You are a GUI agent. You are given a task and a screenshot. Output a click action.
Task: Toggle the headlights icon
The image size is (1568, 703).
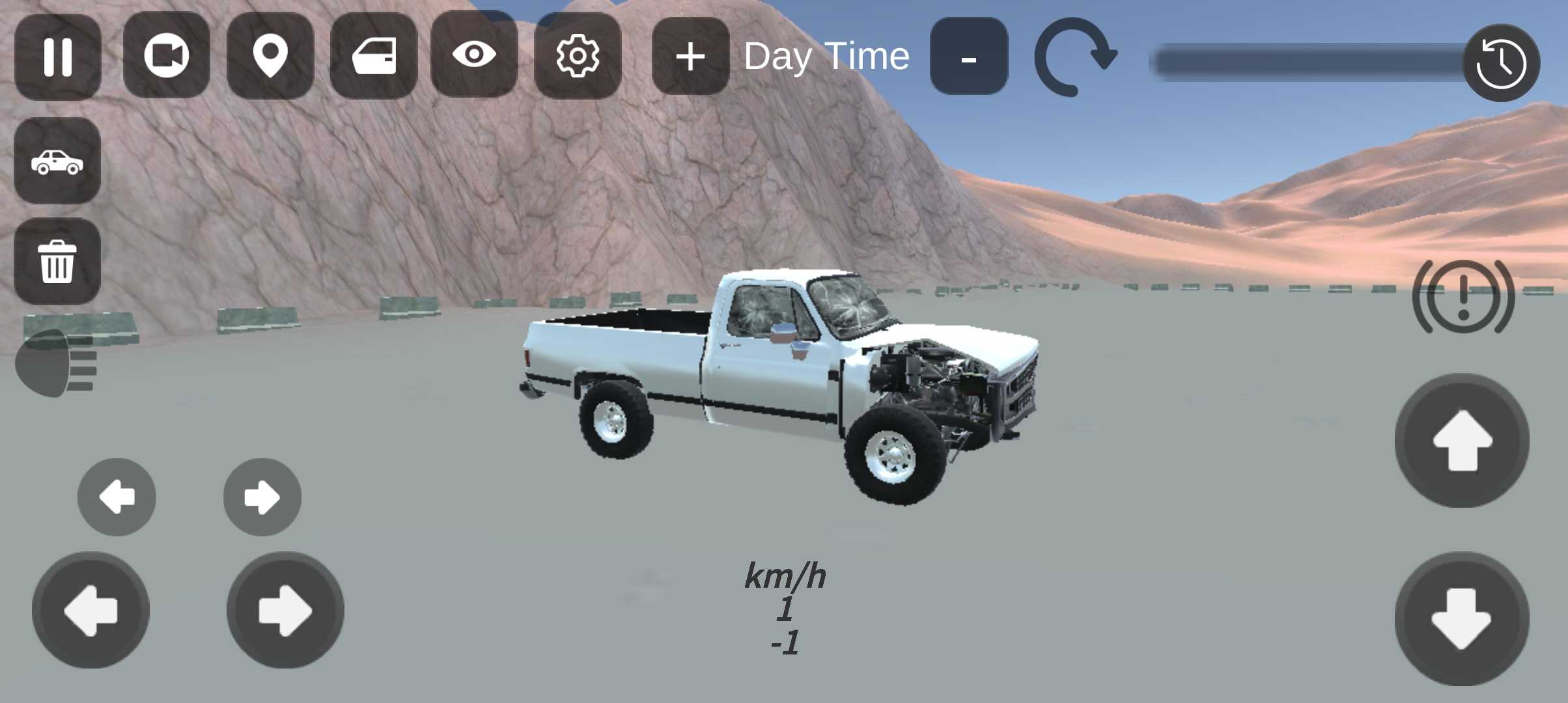click(x=56, y=363)
